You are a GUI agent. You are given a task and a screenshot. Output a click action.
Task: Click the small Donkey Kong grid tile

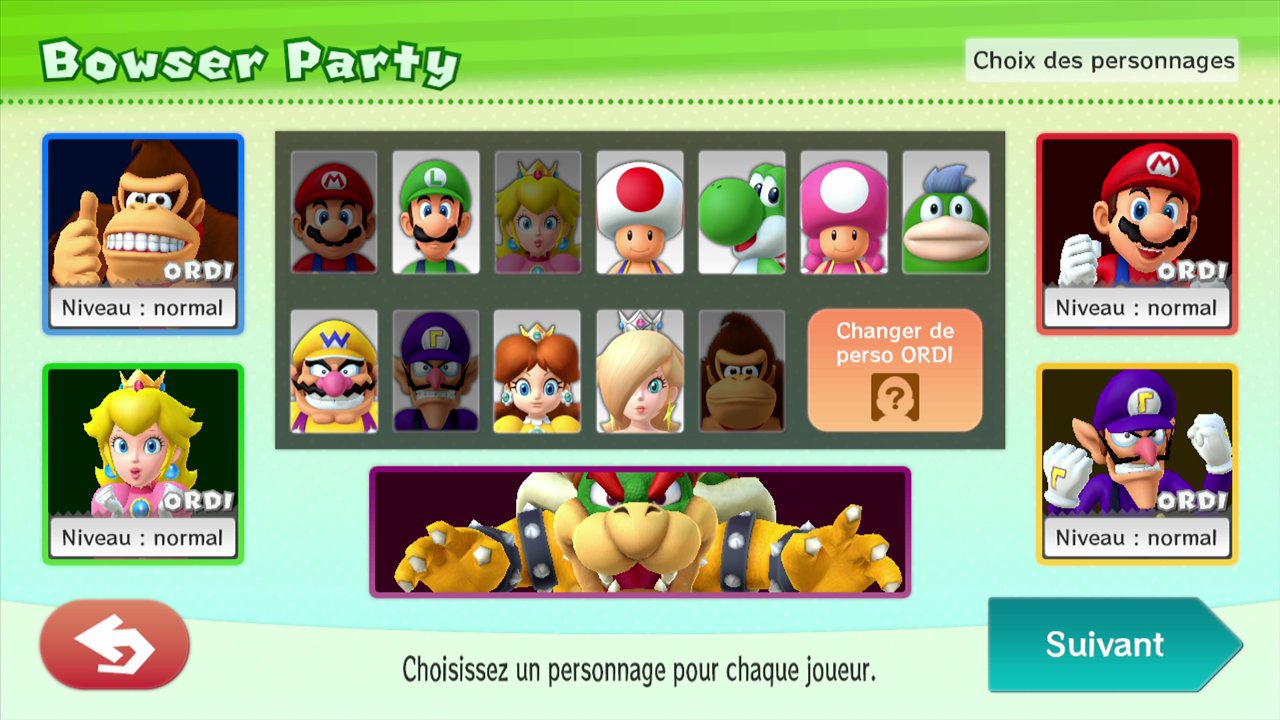pos(742,370)
